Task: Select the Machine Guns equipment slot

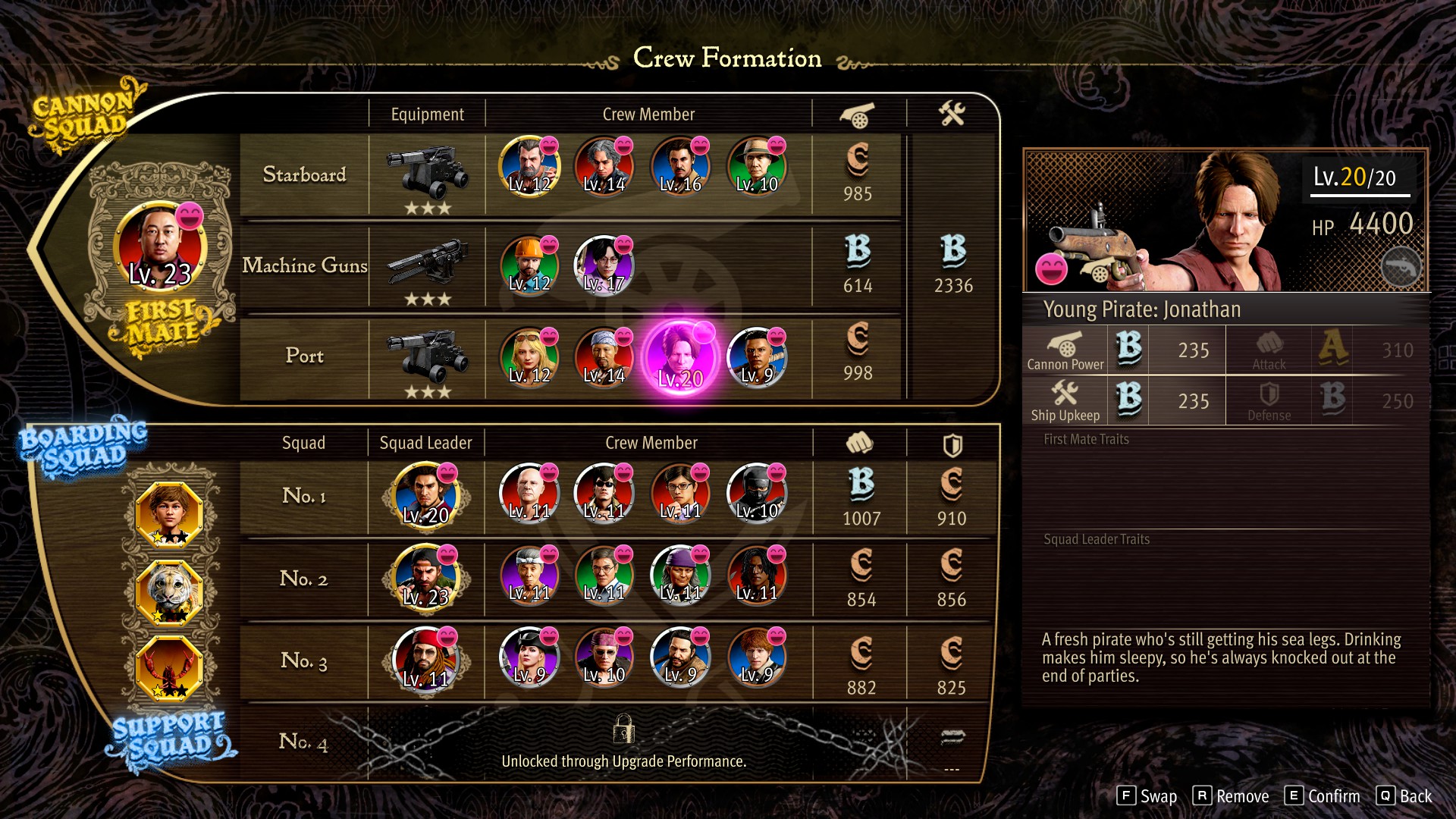Action: 427,264
